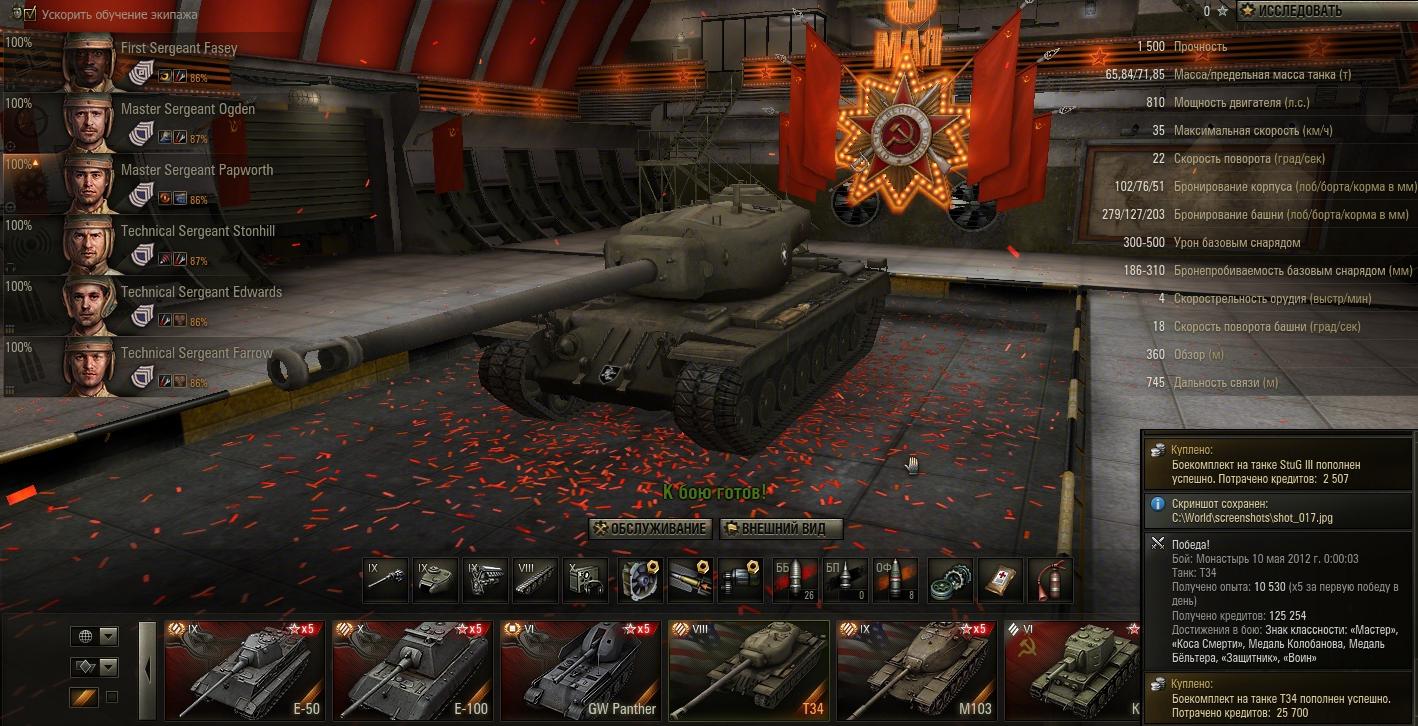Open the nation filter dropdown with globe icon
The height and width of the screenshot is (726, 1418).
[x=95, y=636]
